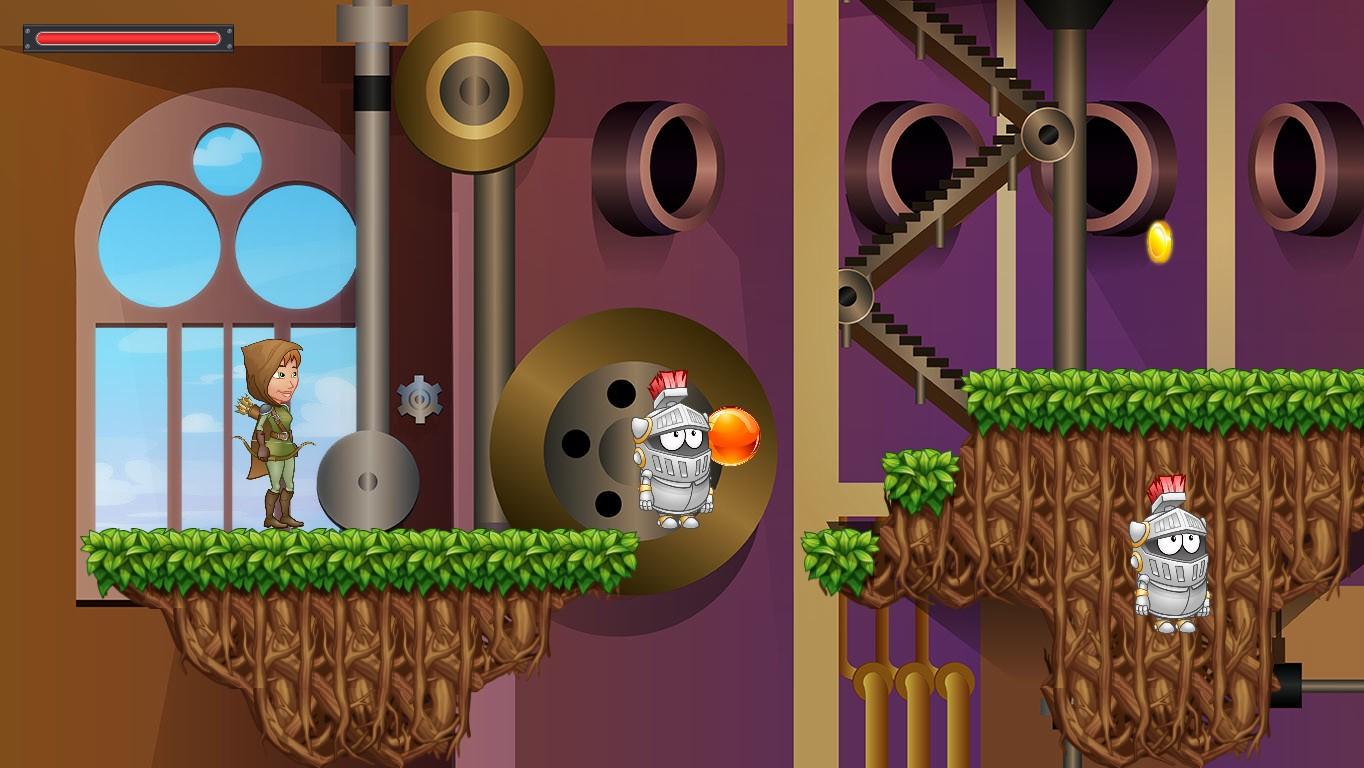
Task: Select the small gray gear on the wall
Action: 421,397
